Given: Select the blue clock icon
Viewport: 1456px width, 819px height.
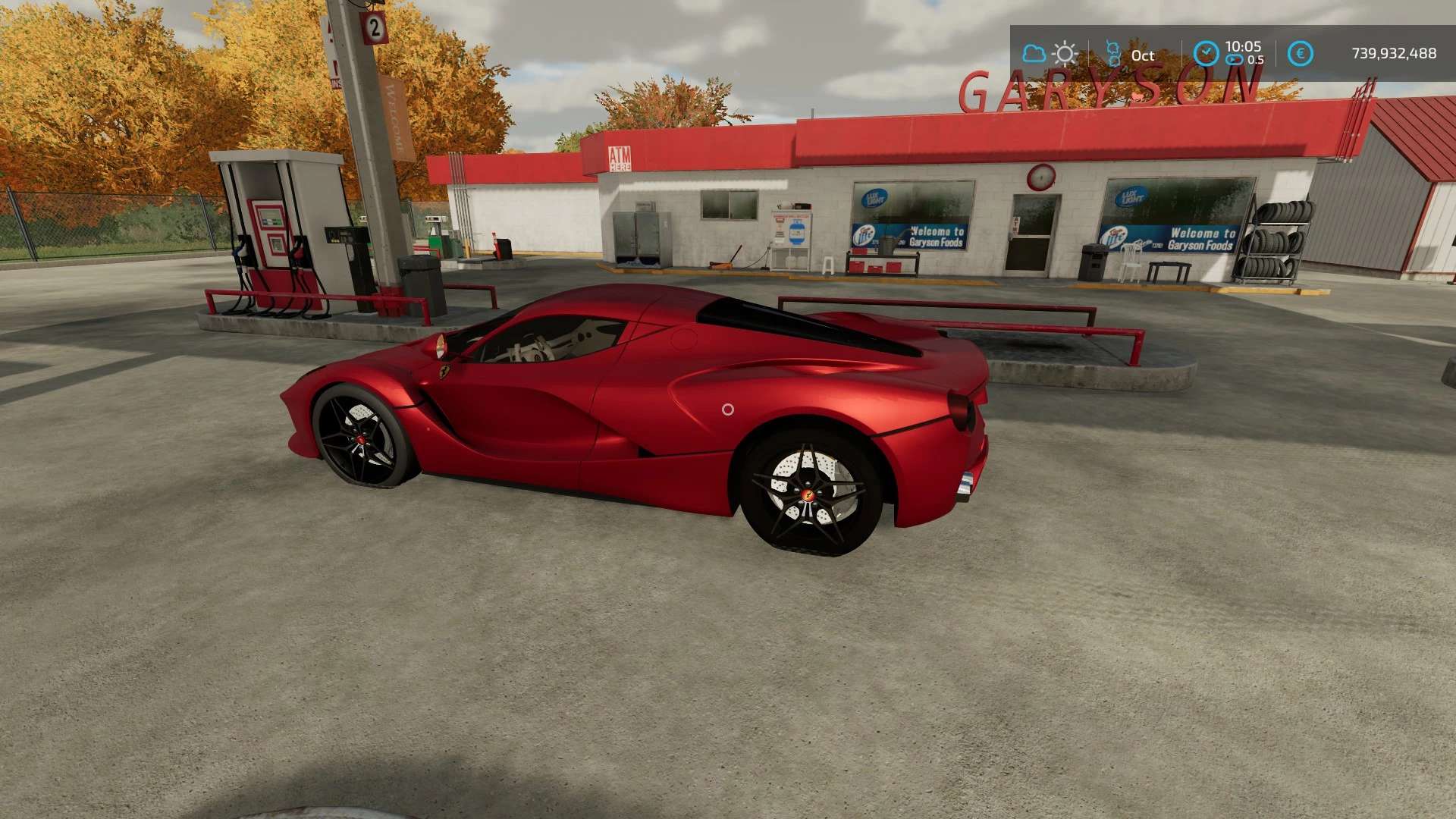Looking at the screenshot, I should (x=1206, y=53).
